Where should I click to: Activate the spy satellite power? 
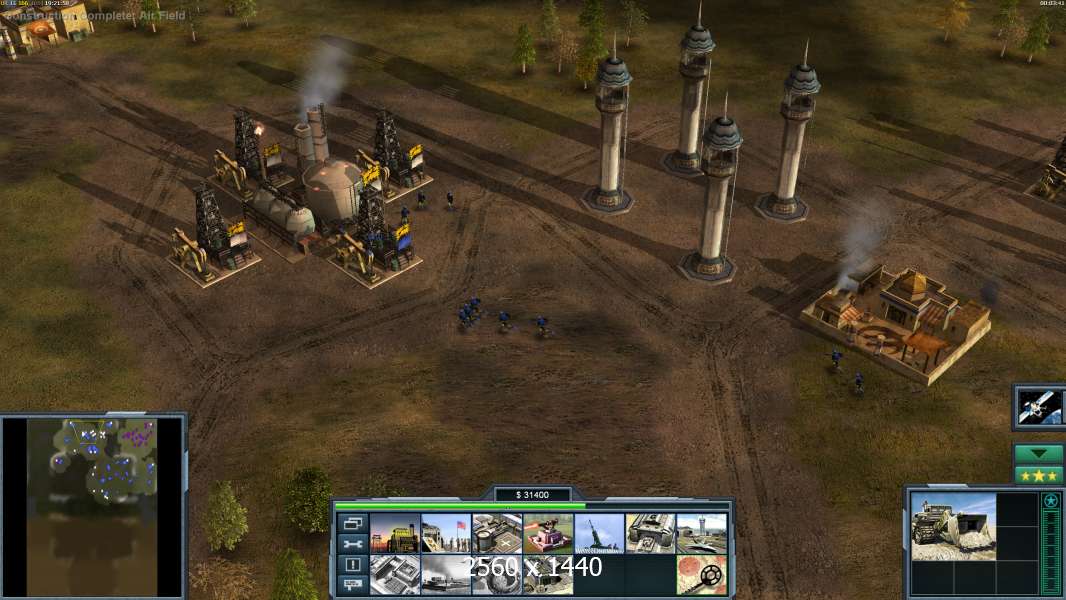pos(1039,406)
